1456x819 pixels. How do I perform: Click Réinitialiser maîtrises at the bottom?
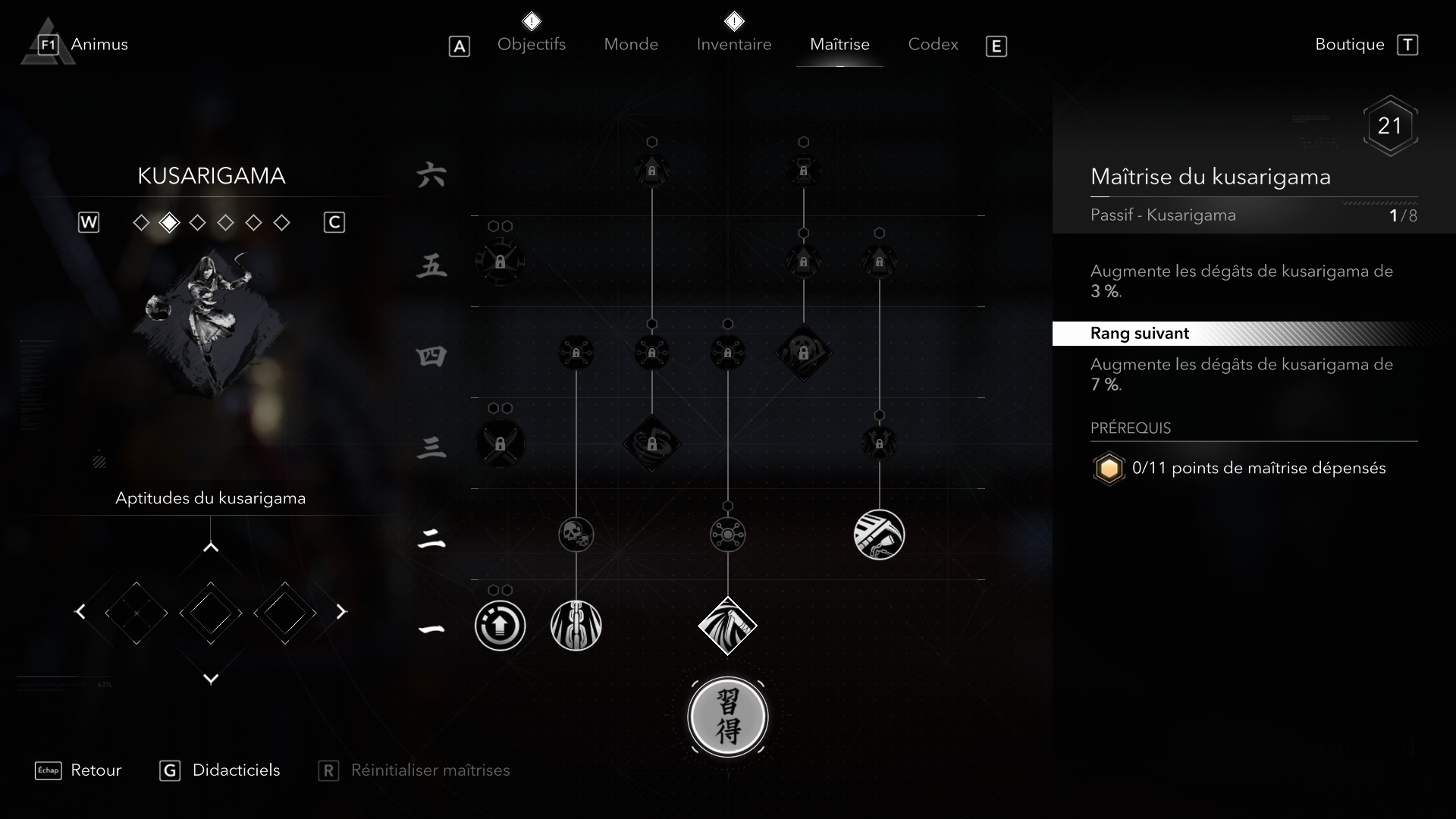430,770
